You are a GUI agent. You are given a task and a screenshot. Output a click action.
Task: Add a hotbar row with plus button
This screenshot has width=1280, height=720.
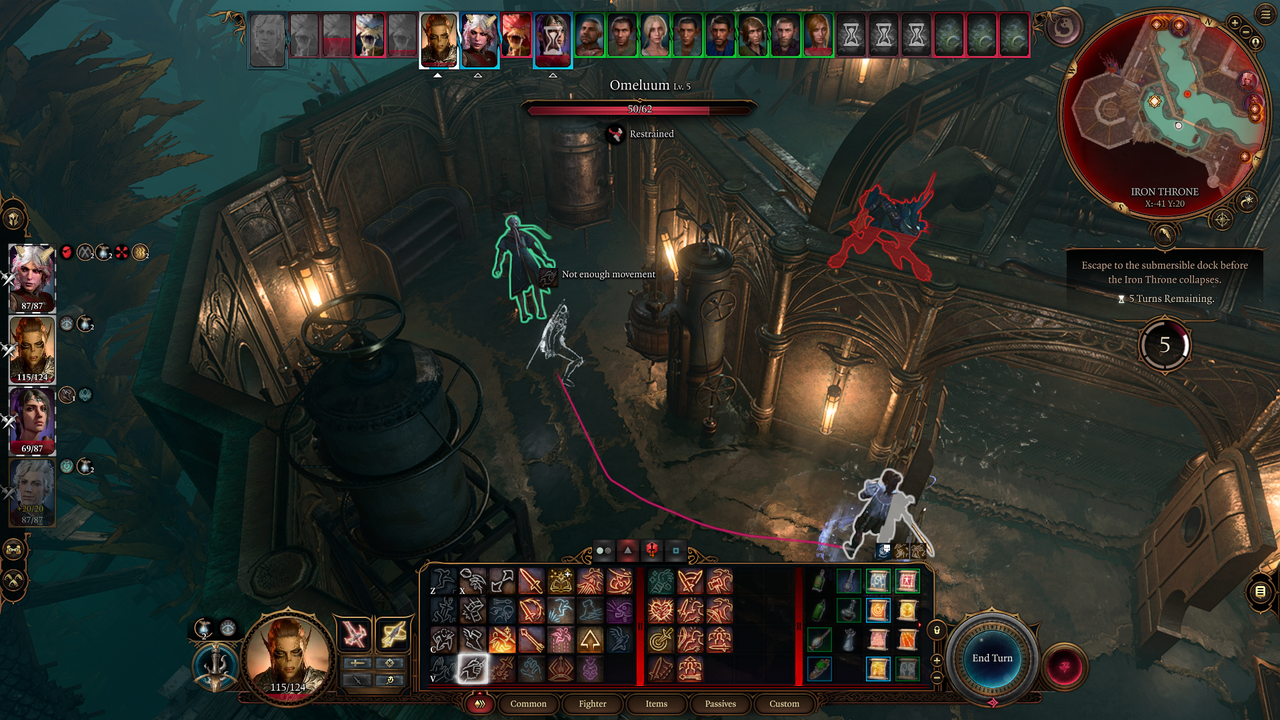[937, 661]
